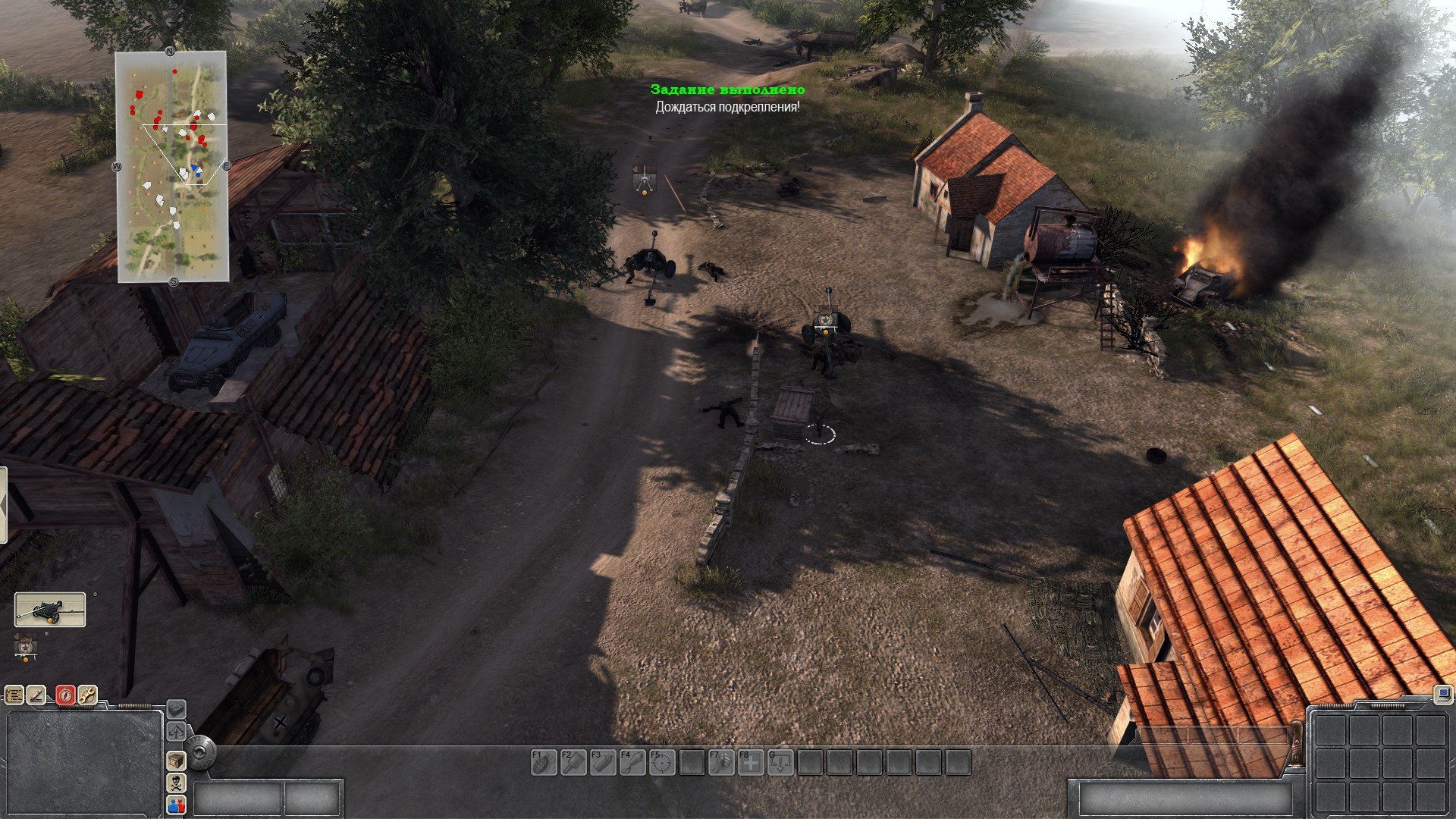Activate the F8 medical cross heal command
Viewport: 1456px width, 819px height.
750,762
